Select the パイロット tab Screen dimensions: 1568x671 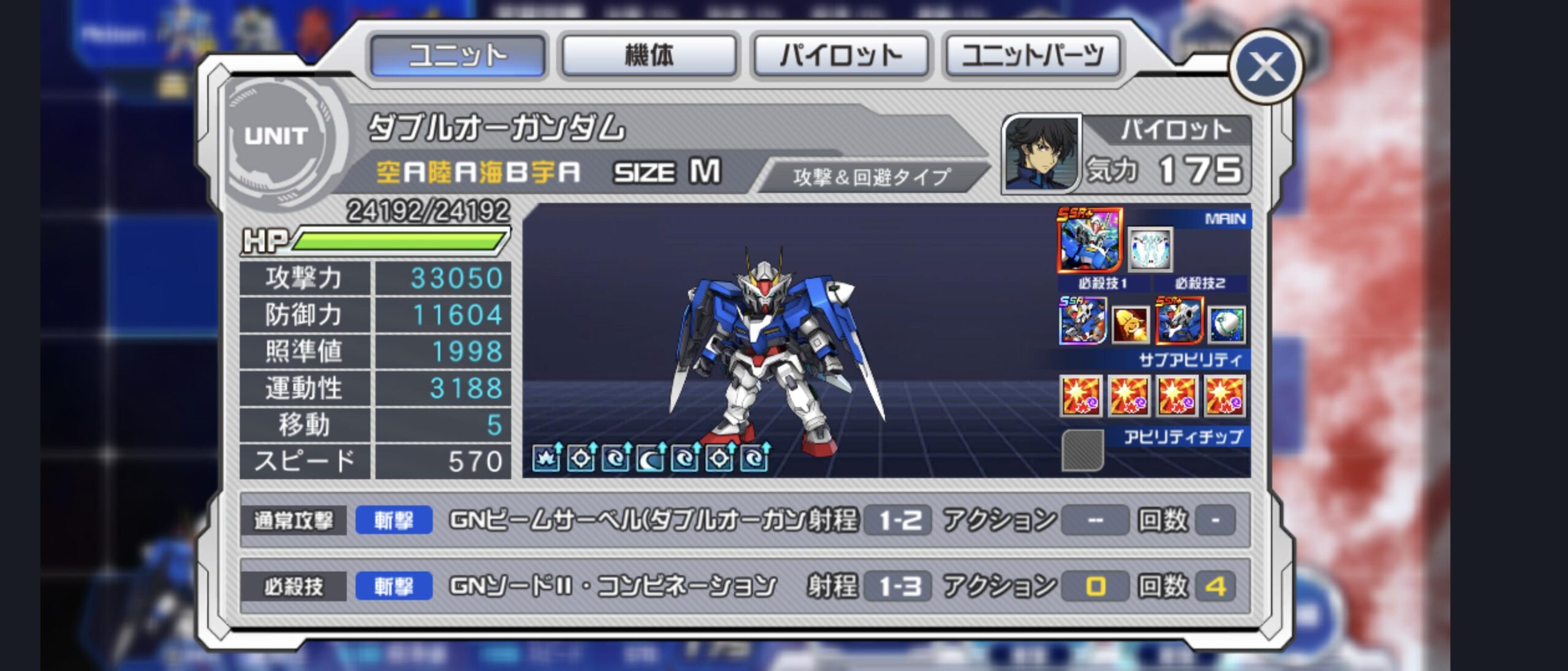840,56
